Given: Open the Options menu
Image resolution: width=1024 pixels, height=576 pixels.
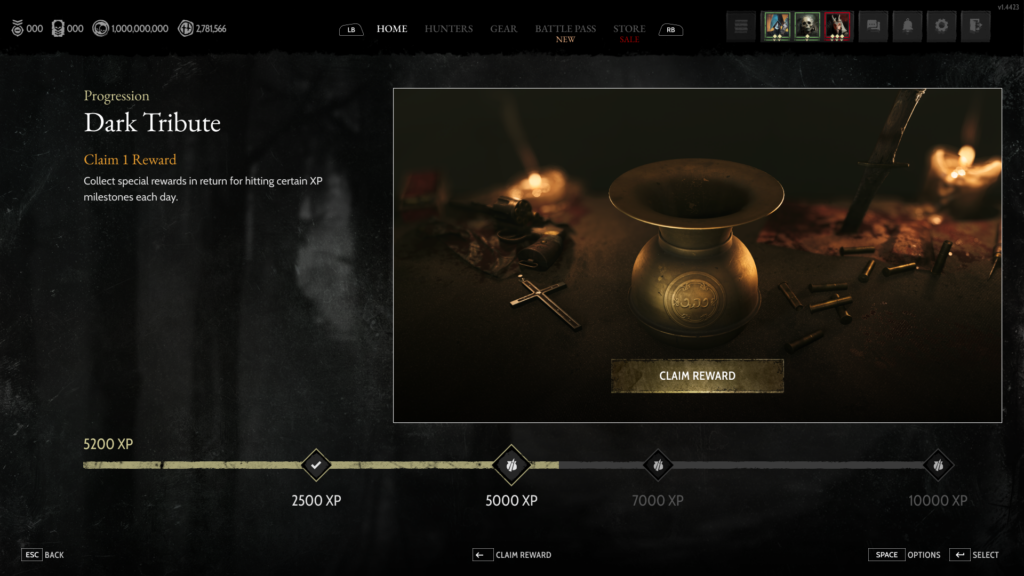Looking at the screenshot, I should pos(904,555).
